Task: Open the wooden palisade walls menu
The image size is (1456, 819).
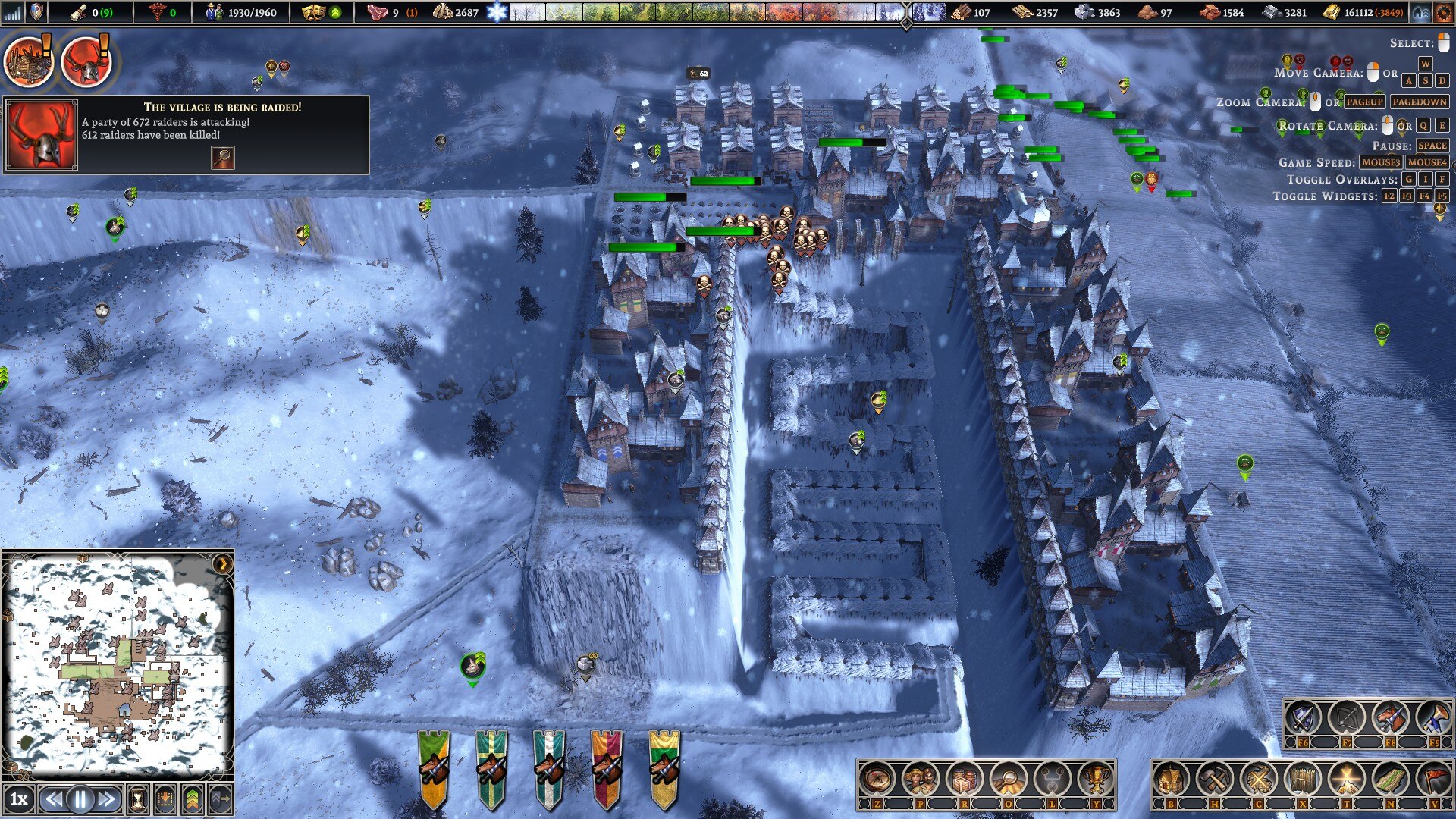Action: click(1302, 779)
